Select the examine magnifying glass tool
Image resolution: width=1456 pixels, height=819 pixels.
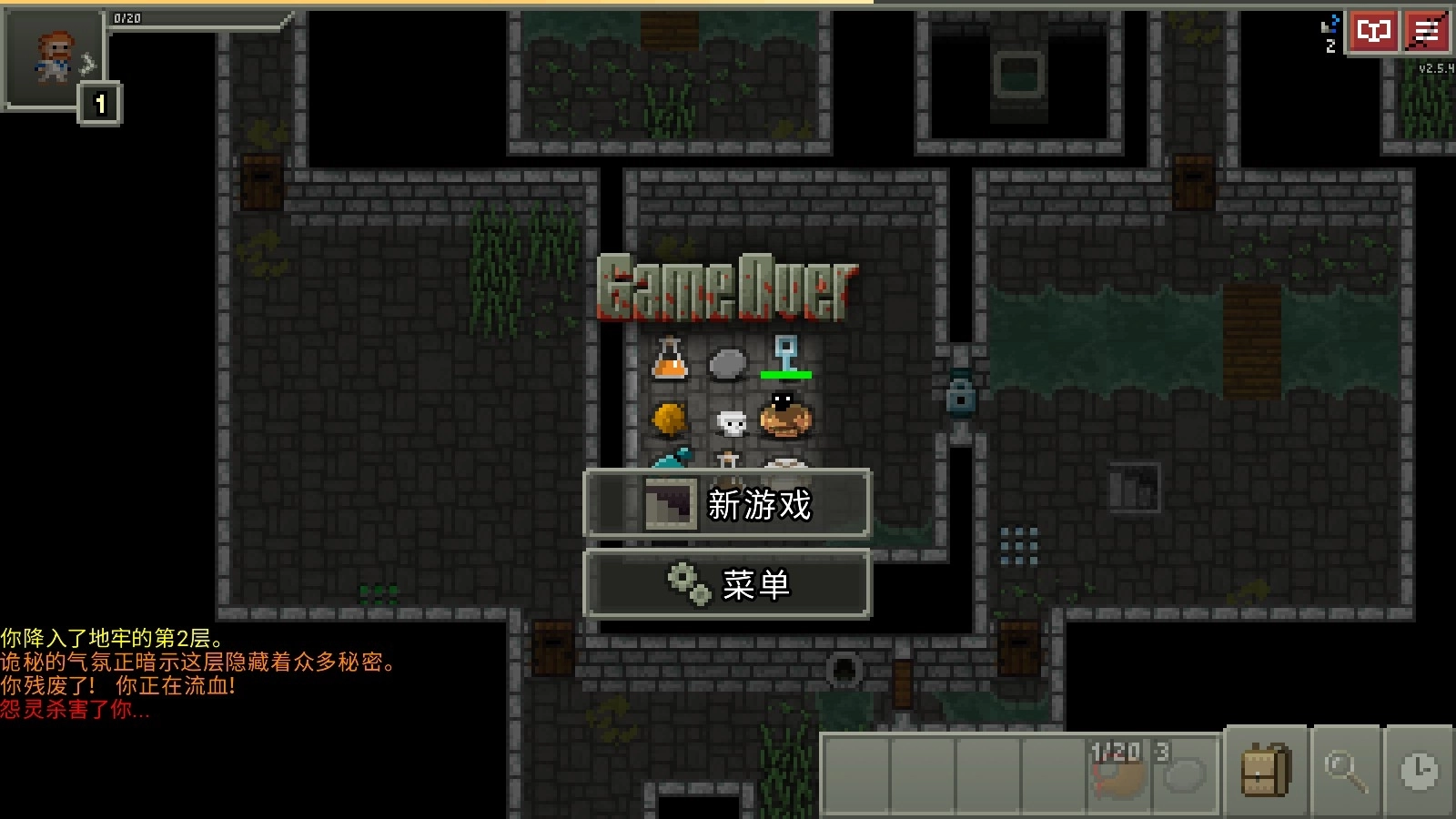[1345, 772]
